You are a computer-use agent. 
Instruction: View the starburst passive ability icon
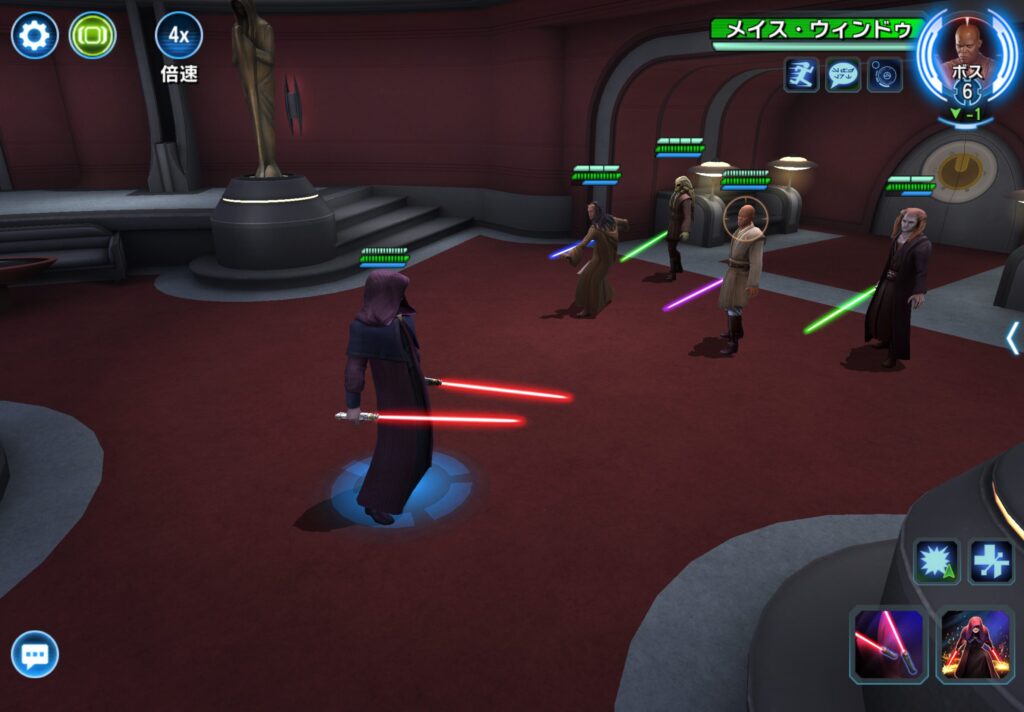coord(936,562)
